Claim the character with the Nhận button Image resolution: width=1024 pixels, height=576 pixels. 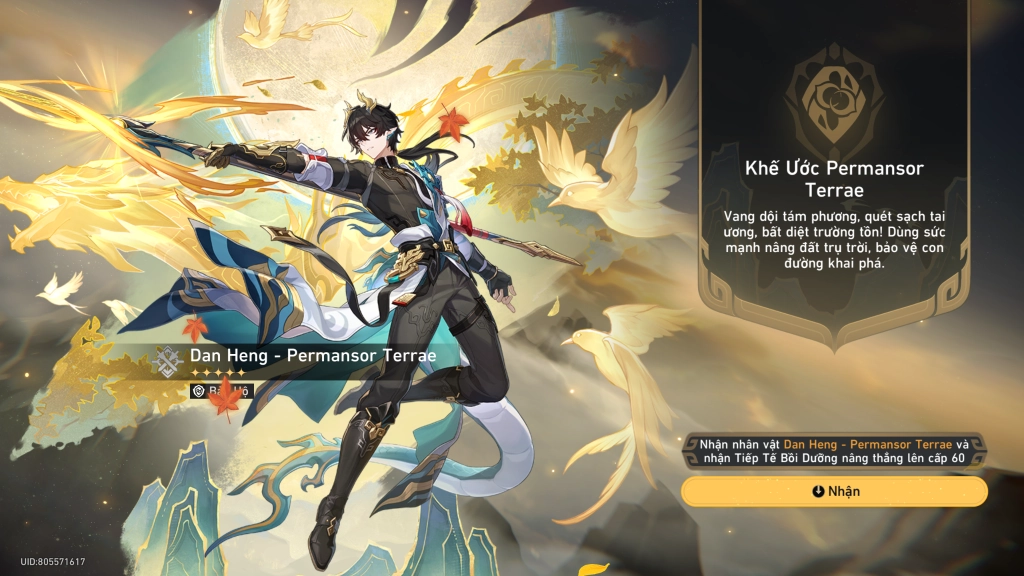point(834,491)
